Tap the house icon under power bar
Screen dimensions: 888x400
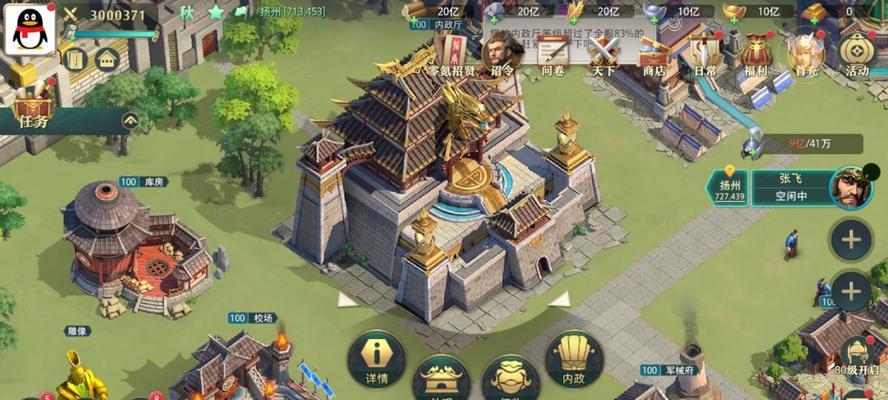point(107,58)
